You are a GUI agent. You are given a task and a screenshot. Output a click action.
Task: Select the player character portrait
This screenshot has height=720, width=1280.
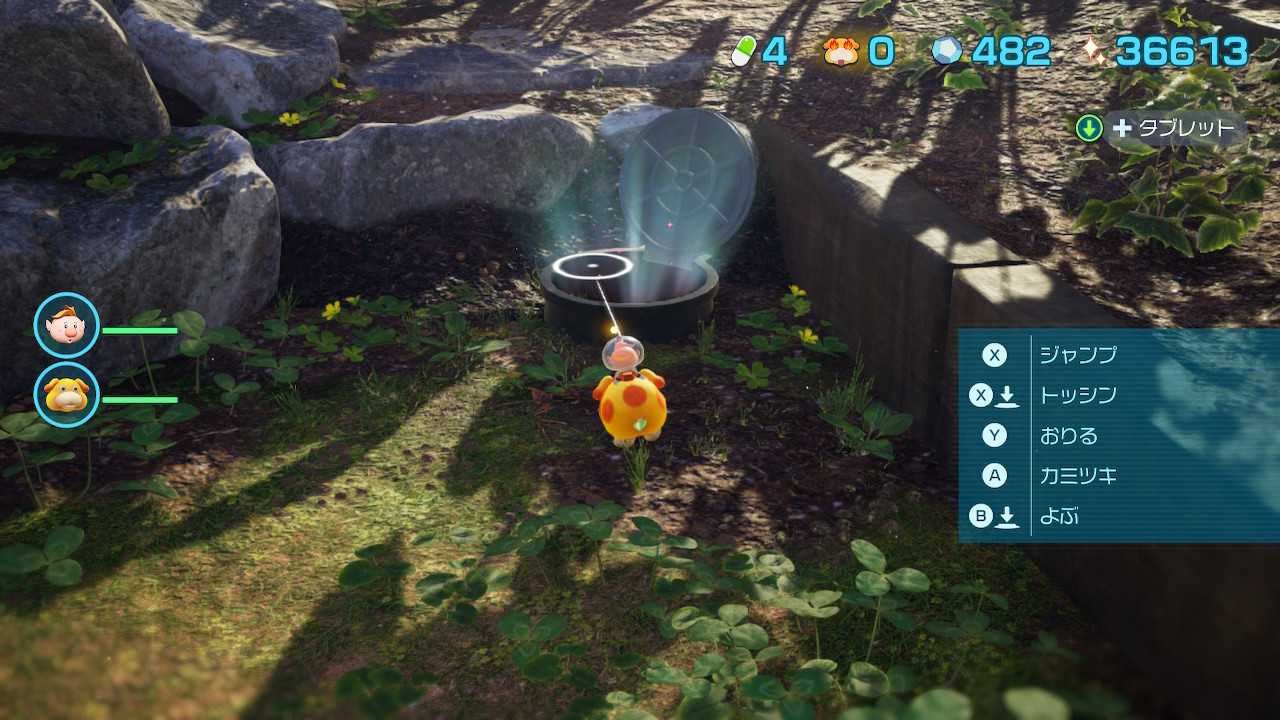[67, 325]
